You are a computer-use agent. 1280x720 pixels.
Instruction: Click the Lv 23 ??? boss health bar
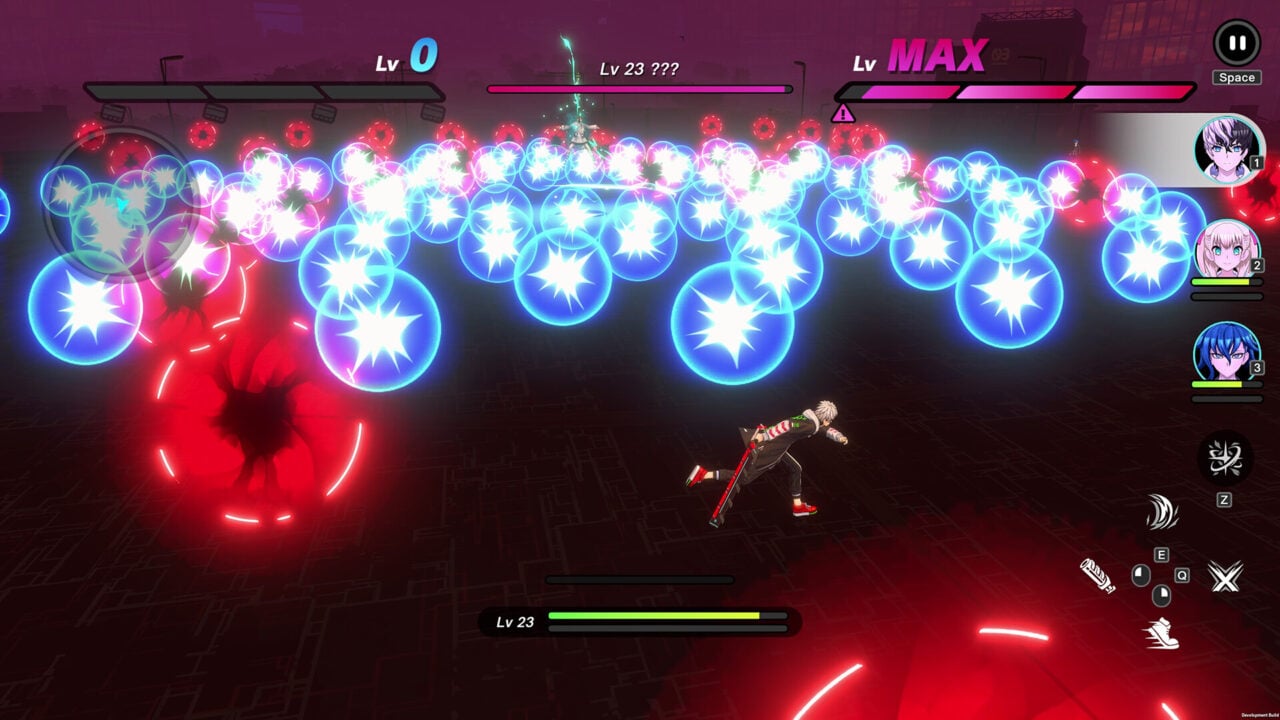point(640,88)
